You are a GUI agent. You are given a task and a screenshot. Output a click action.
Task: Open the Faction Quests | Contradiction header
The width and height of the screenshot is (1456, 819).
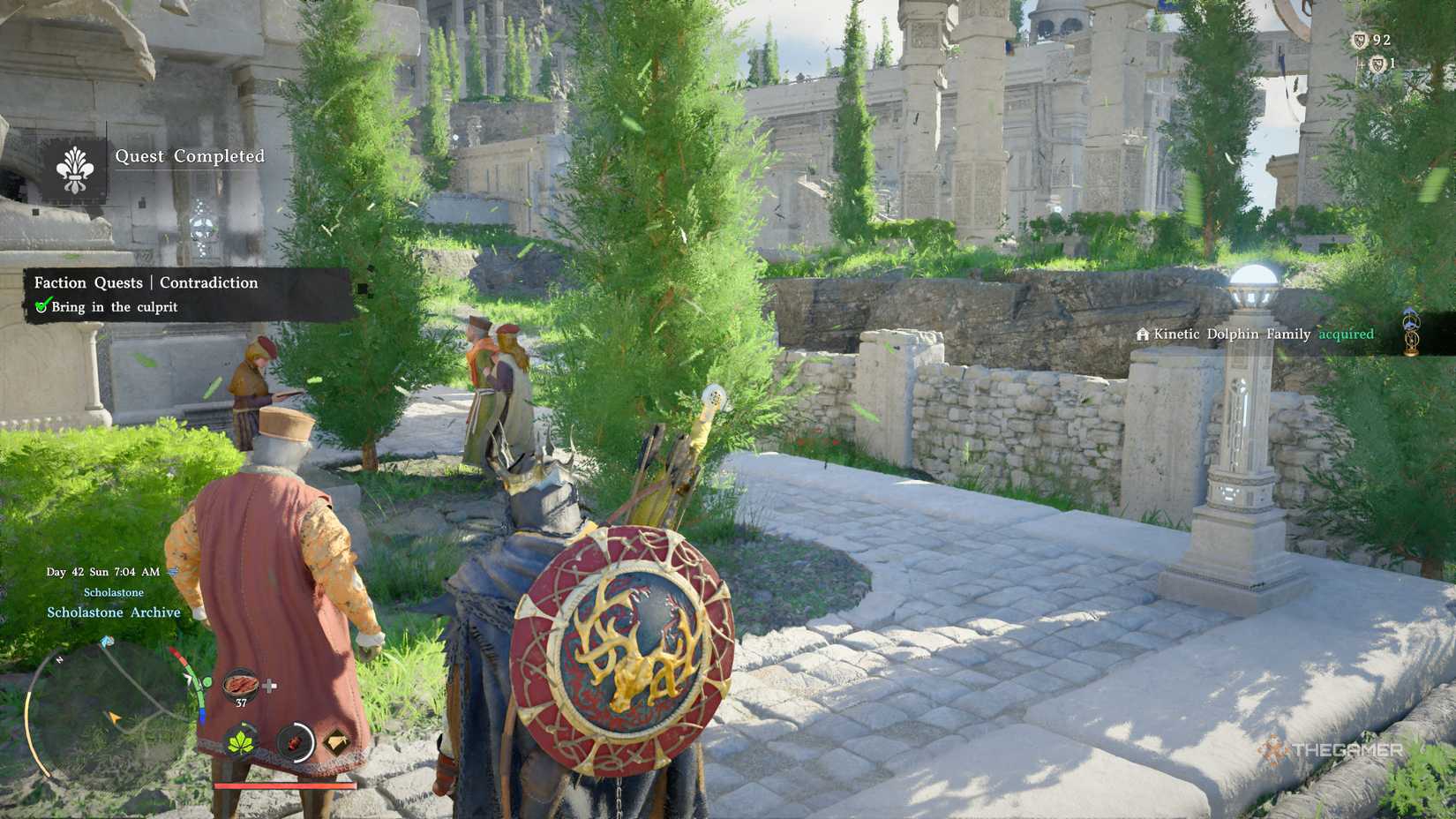pos(146,282)
